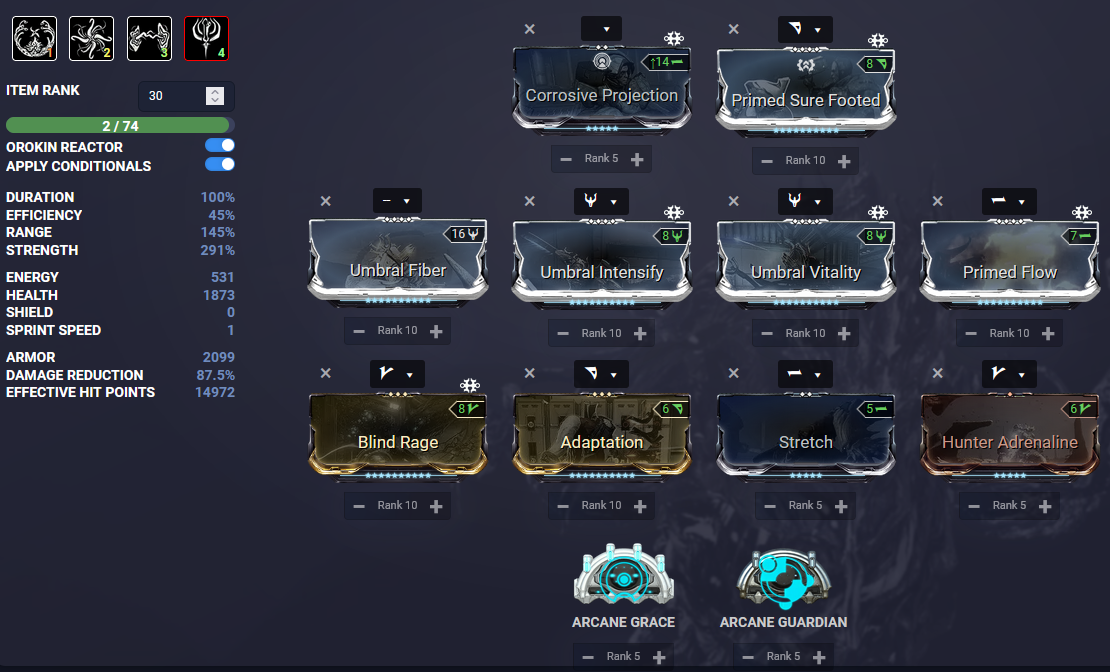The image size is (1110, 672).
Task: Toggle the Orokin Reactor switch
Action: (x=220, y=146)
